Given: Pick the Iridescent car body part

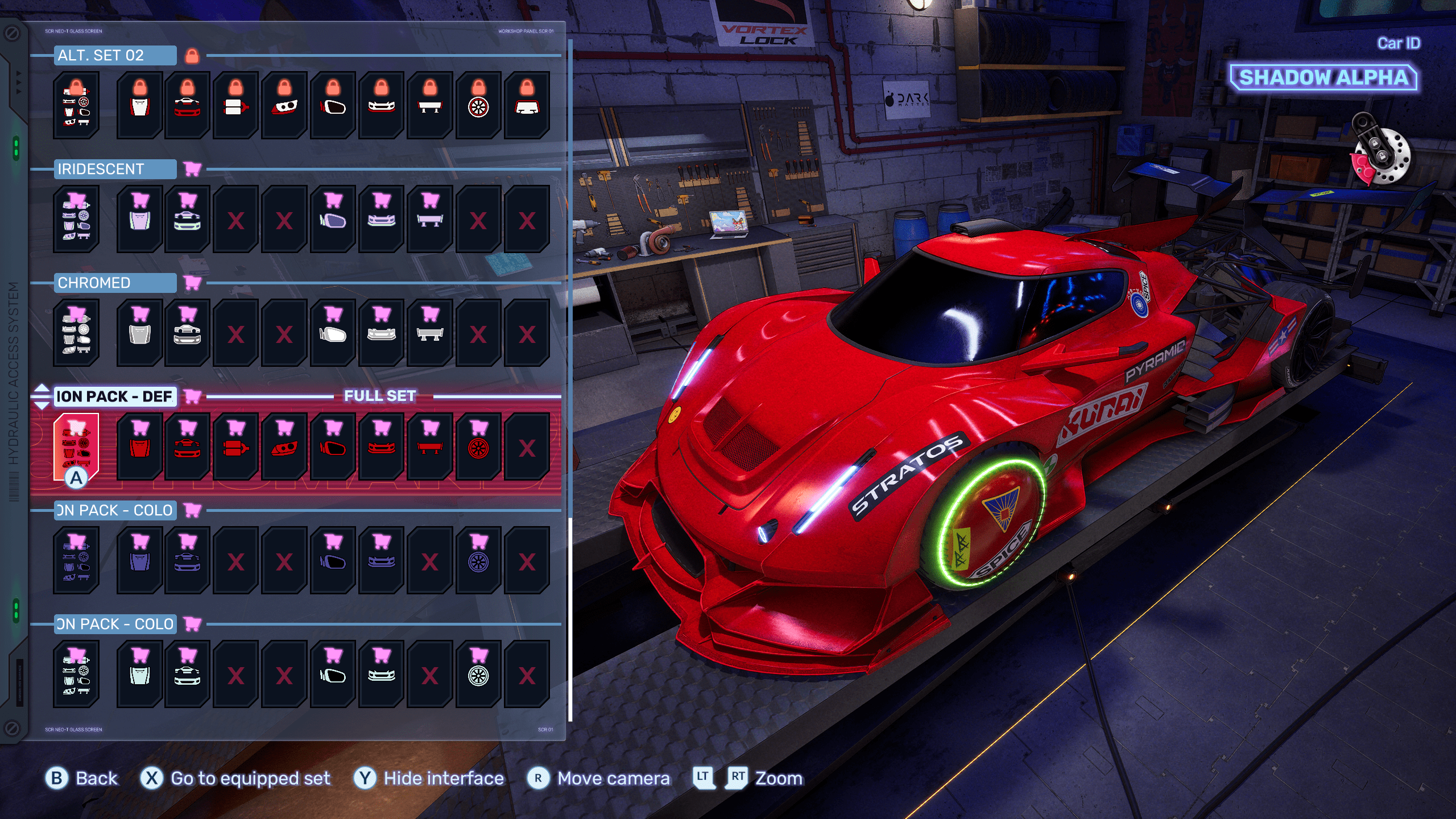Looking at the screenshot, I should coord(188,218).
